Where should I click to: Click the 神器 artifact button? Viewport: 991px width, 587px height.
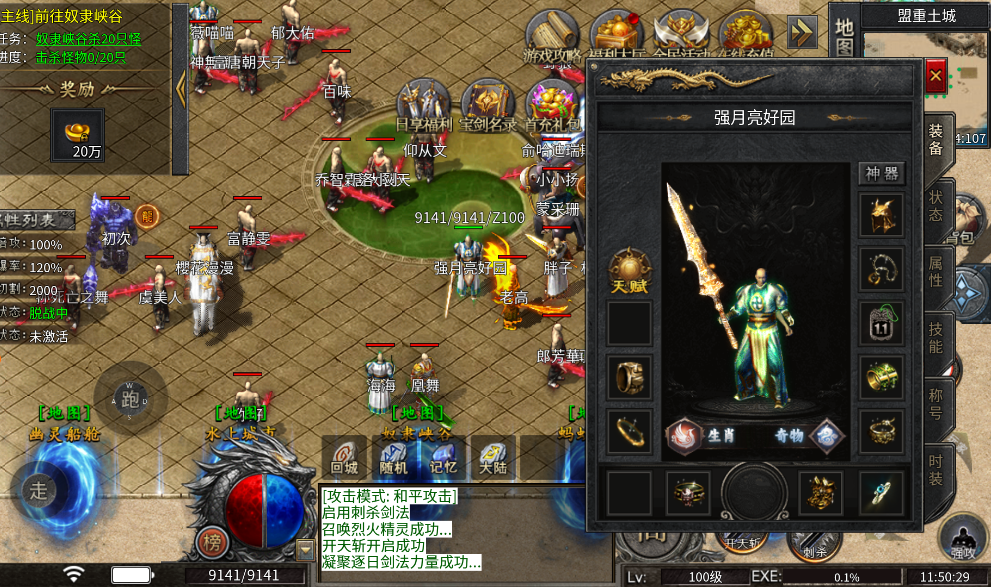click(x=881, y=173)
